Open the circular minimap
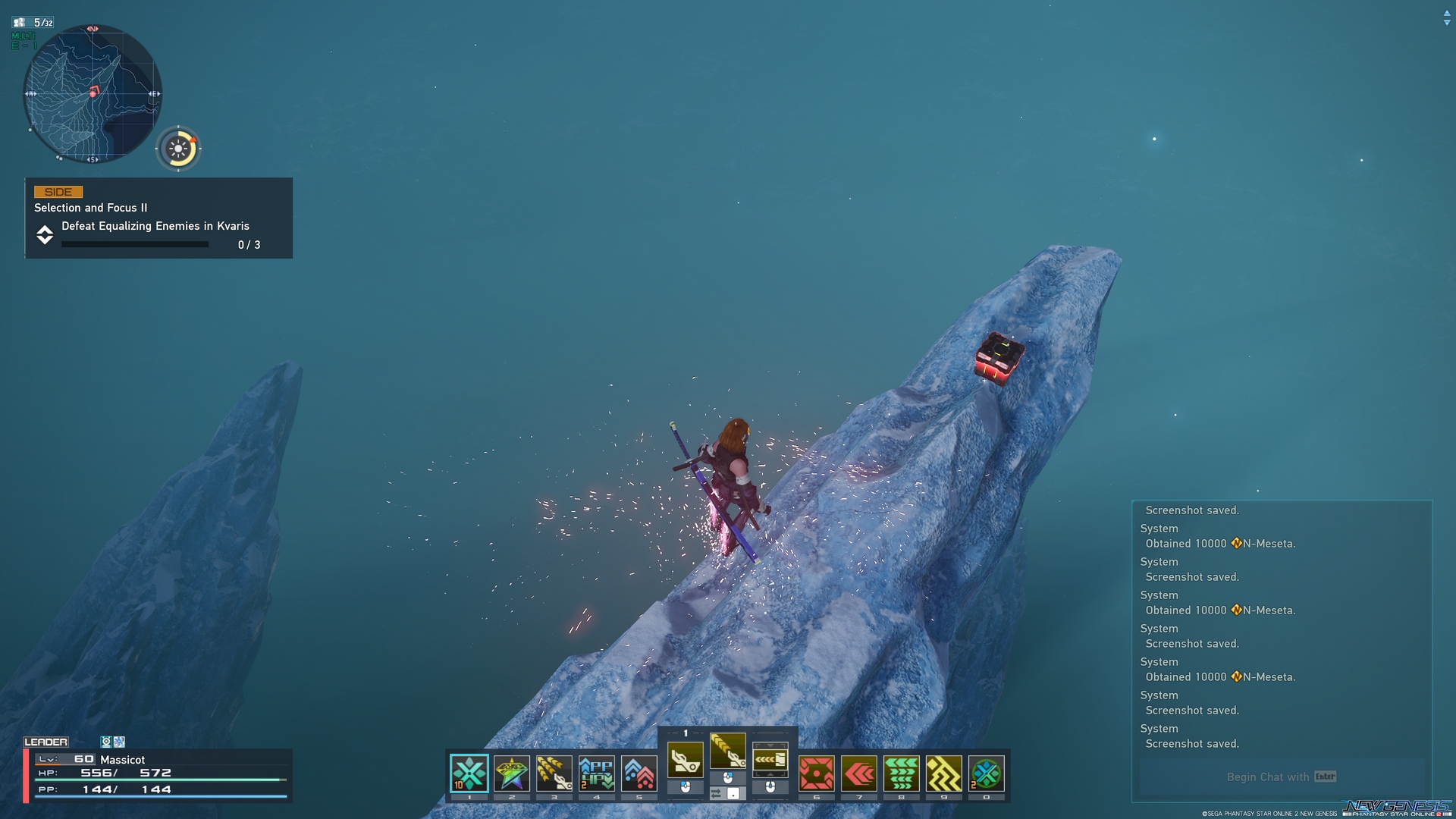The height and width of the screenshot is (819, 1456). 93,94
